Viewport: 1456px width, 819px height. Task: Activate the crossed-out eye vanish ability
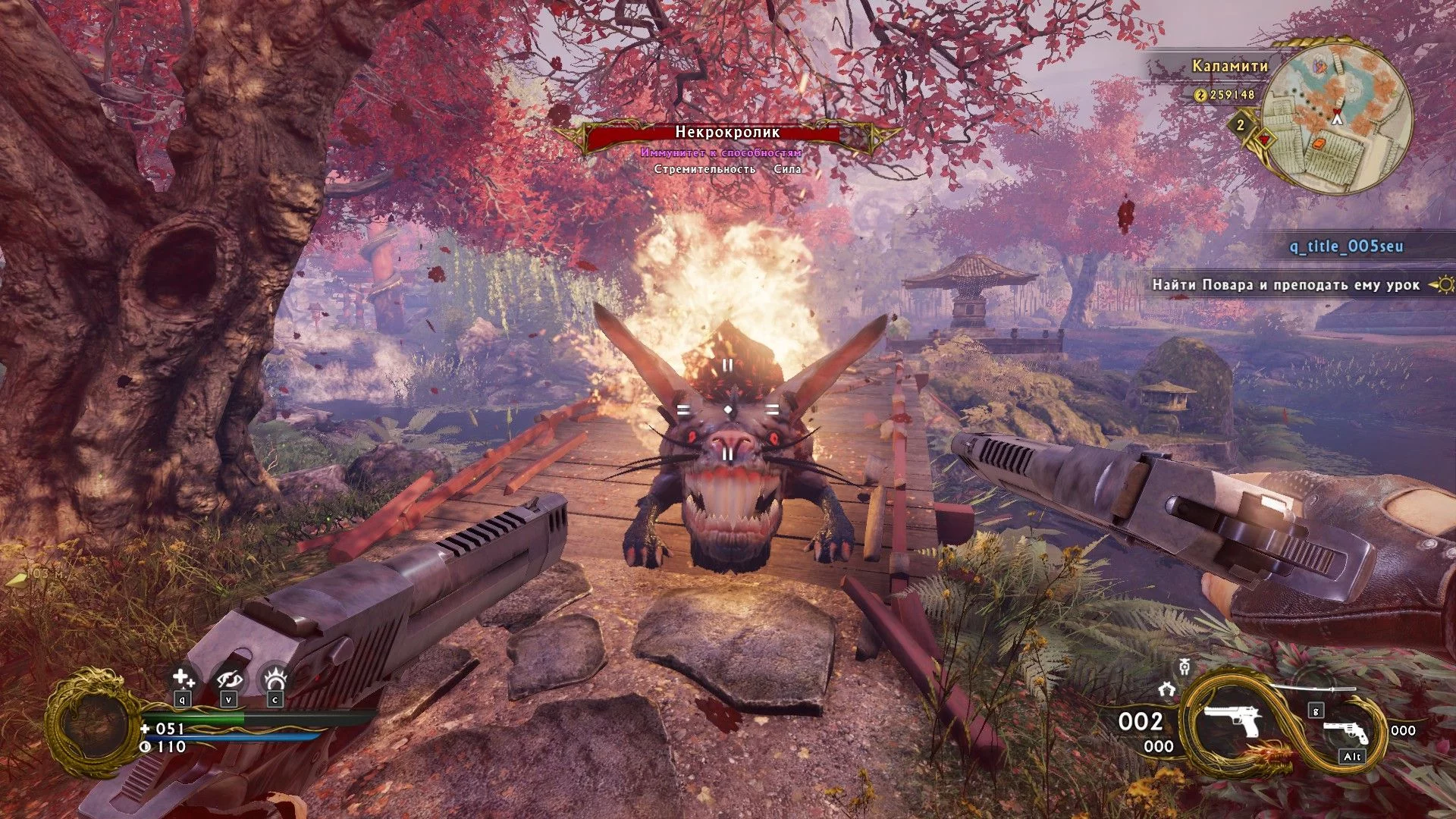[x=228, y=677]
